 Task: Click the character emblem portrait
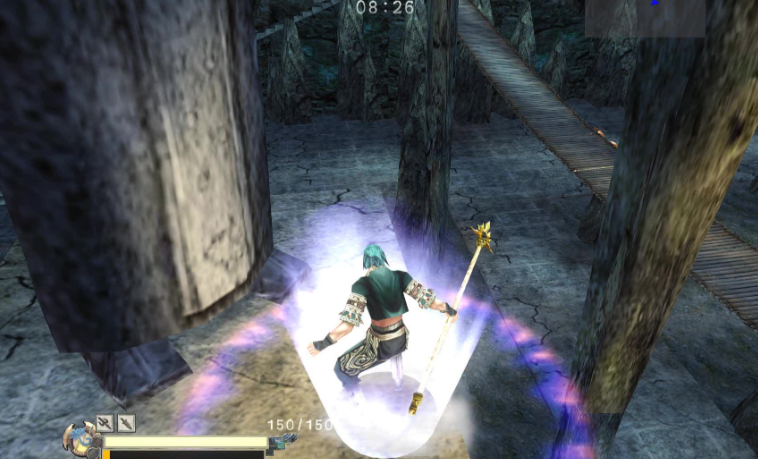pos(79,438)
